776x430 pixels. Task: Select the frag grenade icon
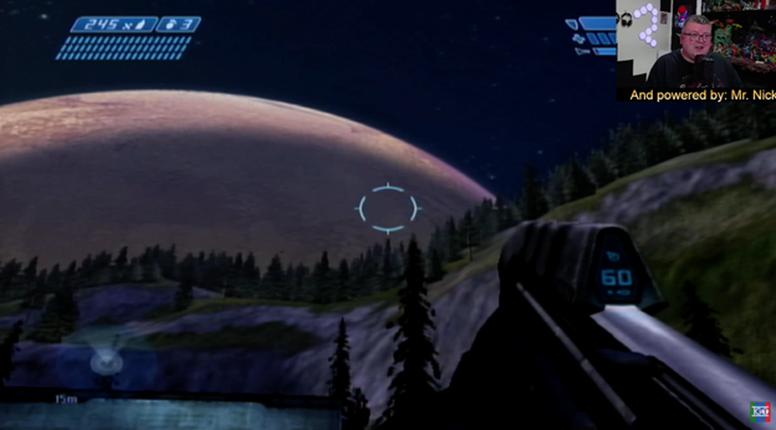[175, 24]
